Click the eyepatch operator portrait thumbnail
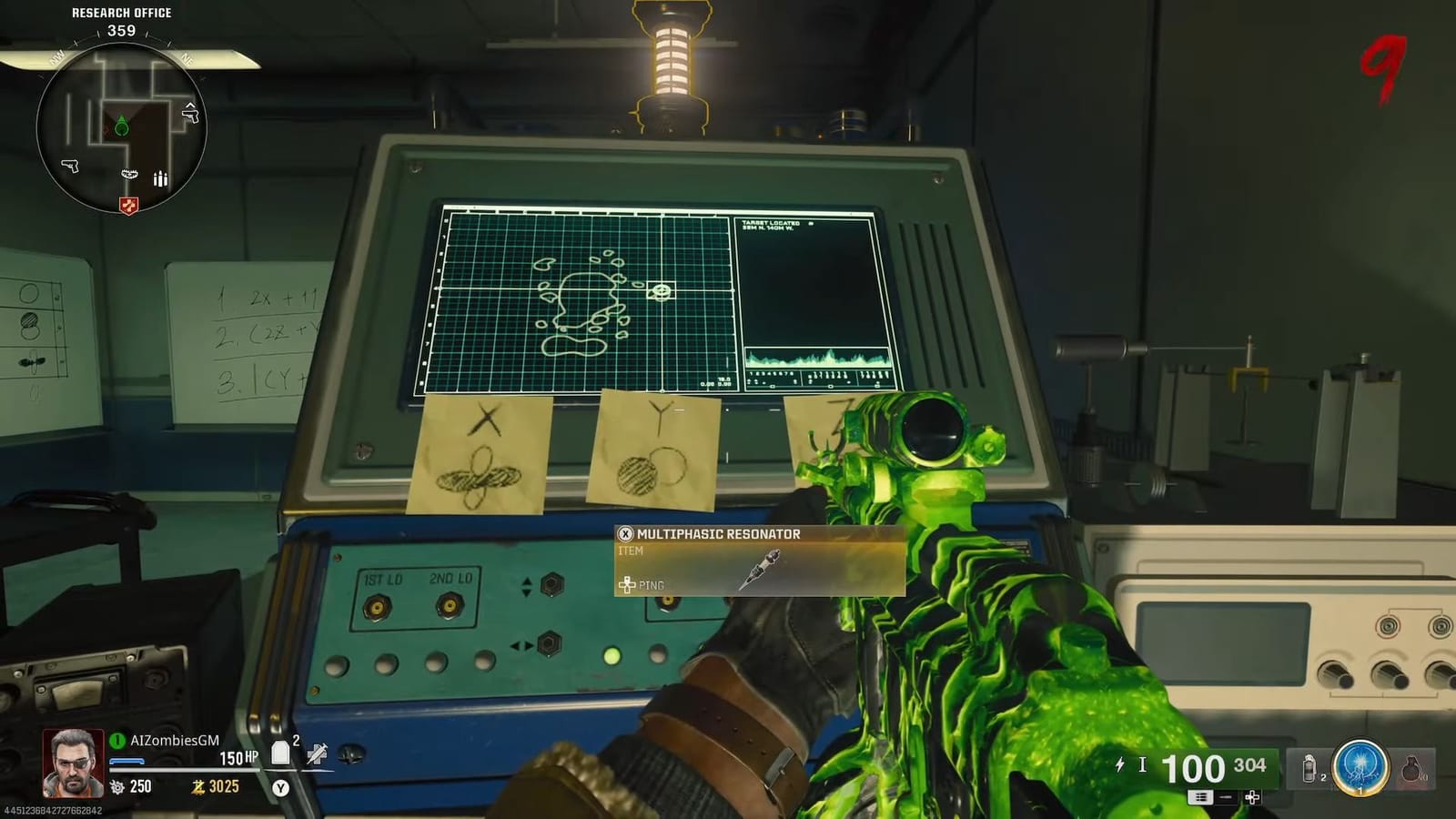The image size is (1456, 819). 72,763
